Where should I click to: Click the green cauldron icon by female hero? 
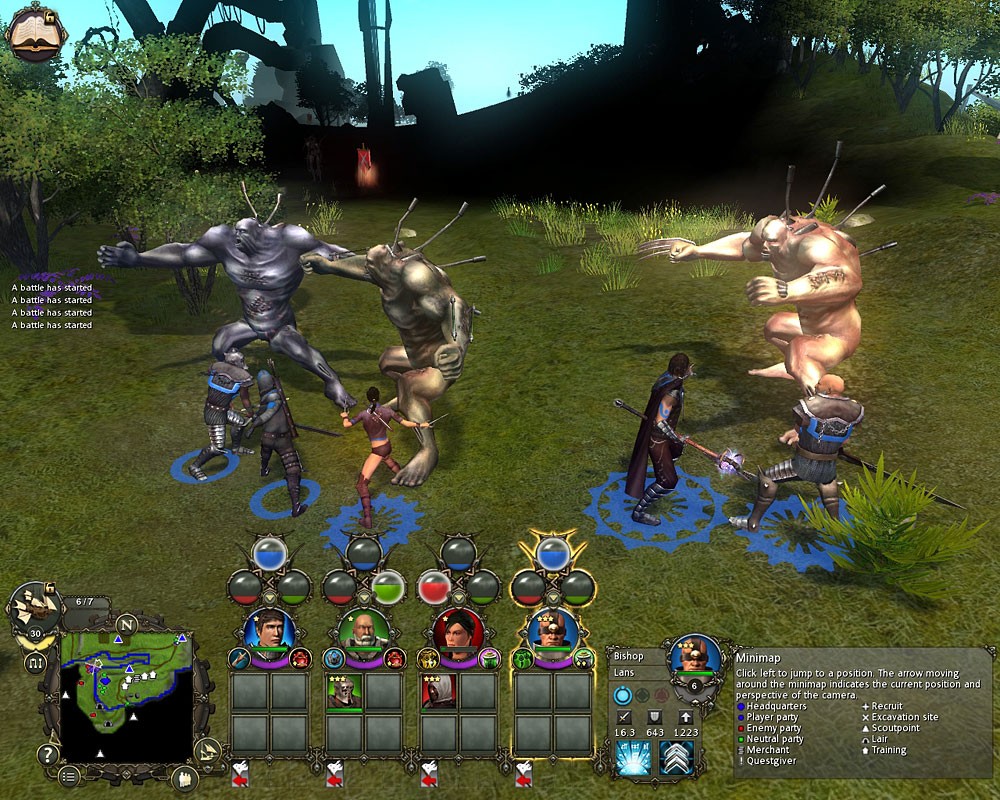[489, 657]
